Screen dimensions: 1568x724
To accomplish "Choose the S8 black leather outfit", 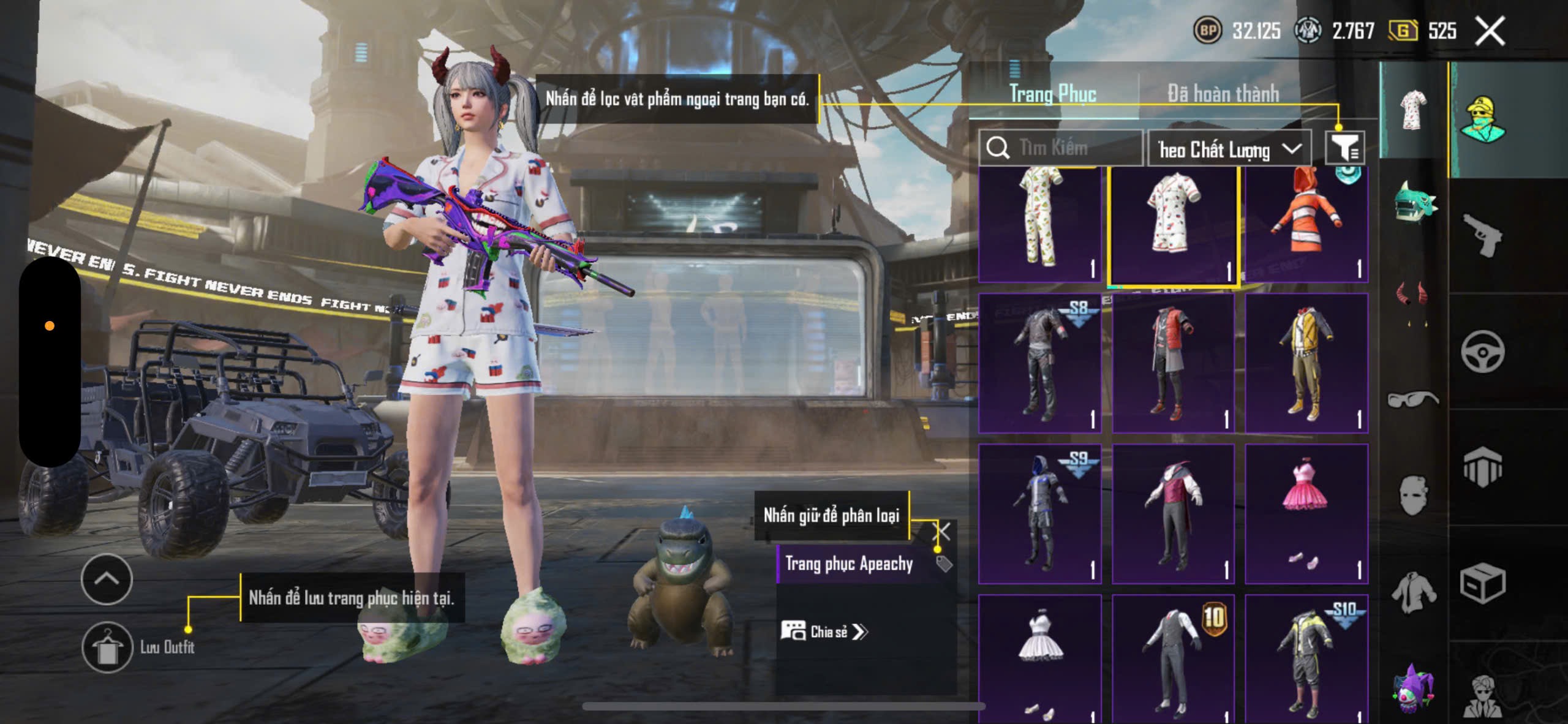I will tap(1039, 363).
